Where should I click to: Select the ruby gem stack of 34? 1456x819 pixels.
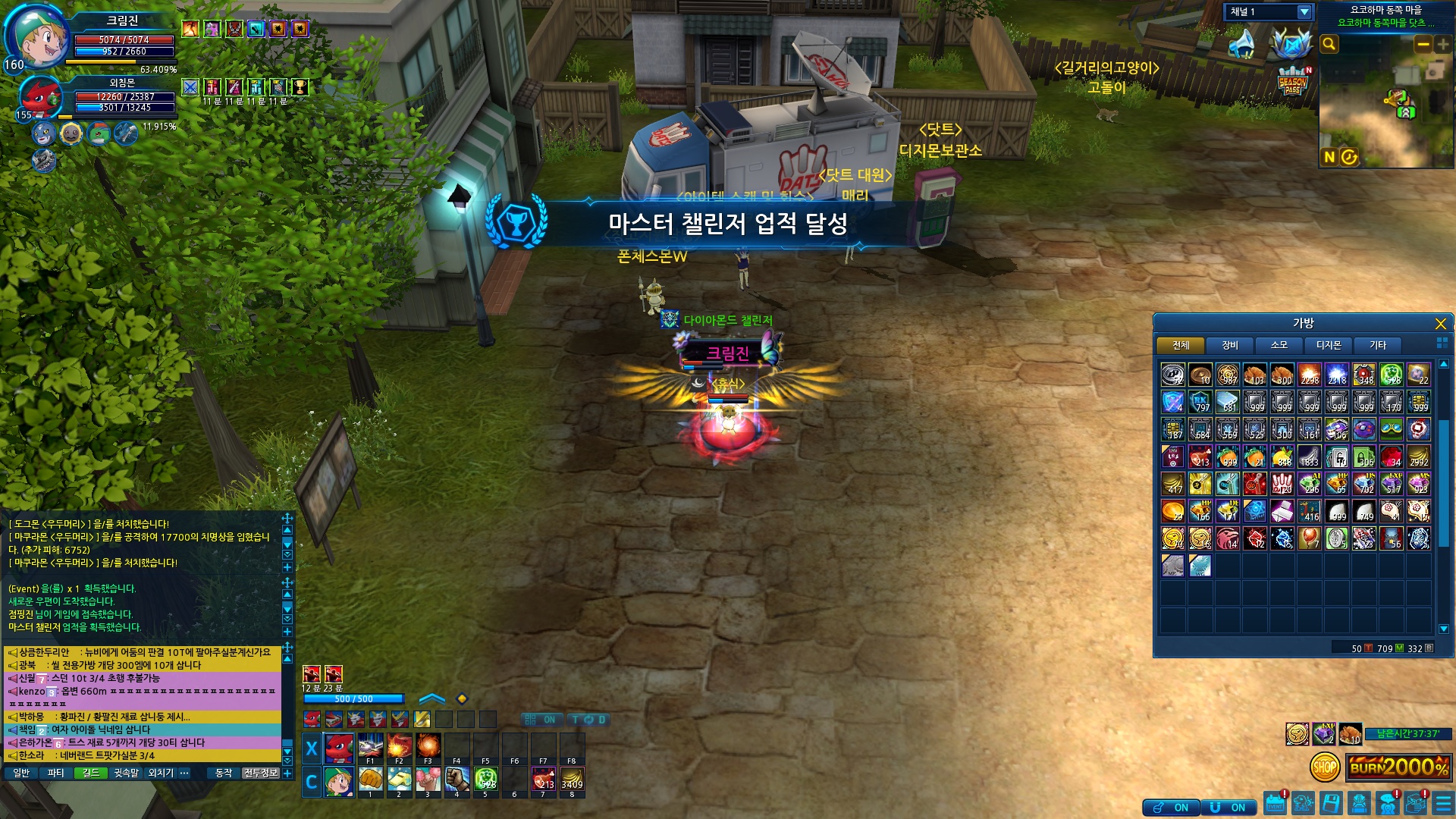(1391, 457)
